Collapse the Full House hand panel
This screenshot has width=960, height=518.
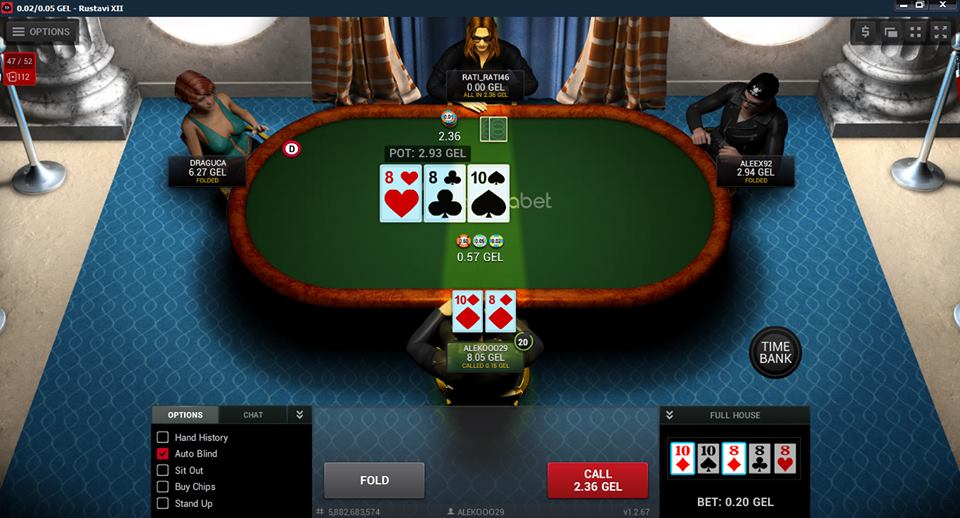[670, 415]
